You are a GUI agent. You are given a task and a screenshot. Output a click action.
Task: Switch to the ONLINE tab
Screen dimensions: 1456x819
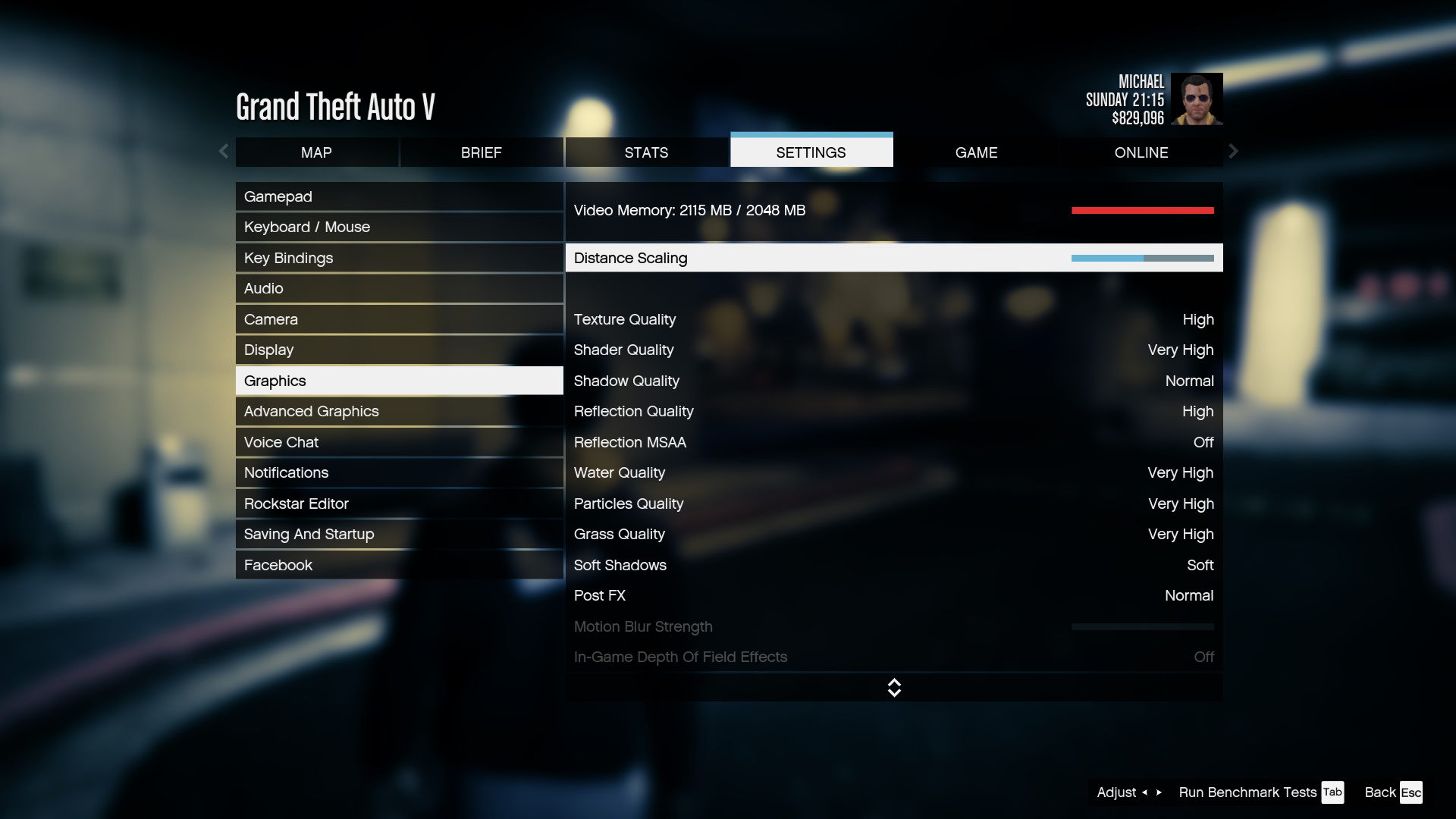pyautogui.click(x=1141, y=152)
